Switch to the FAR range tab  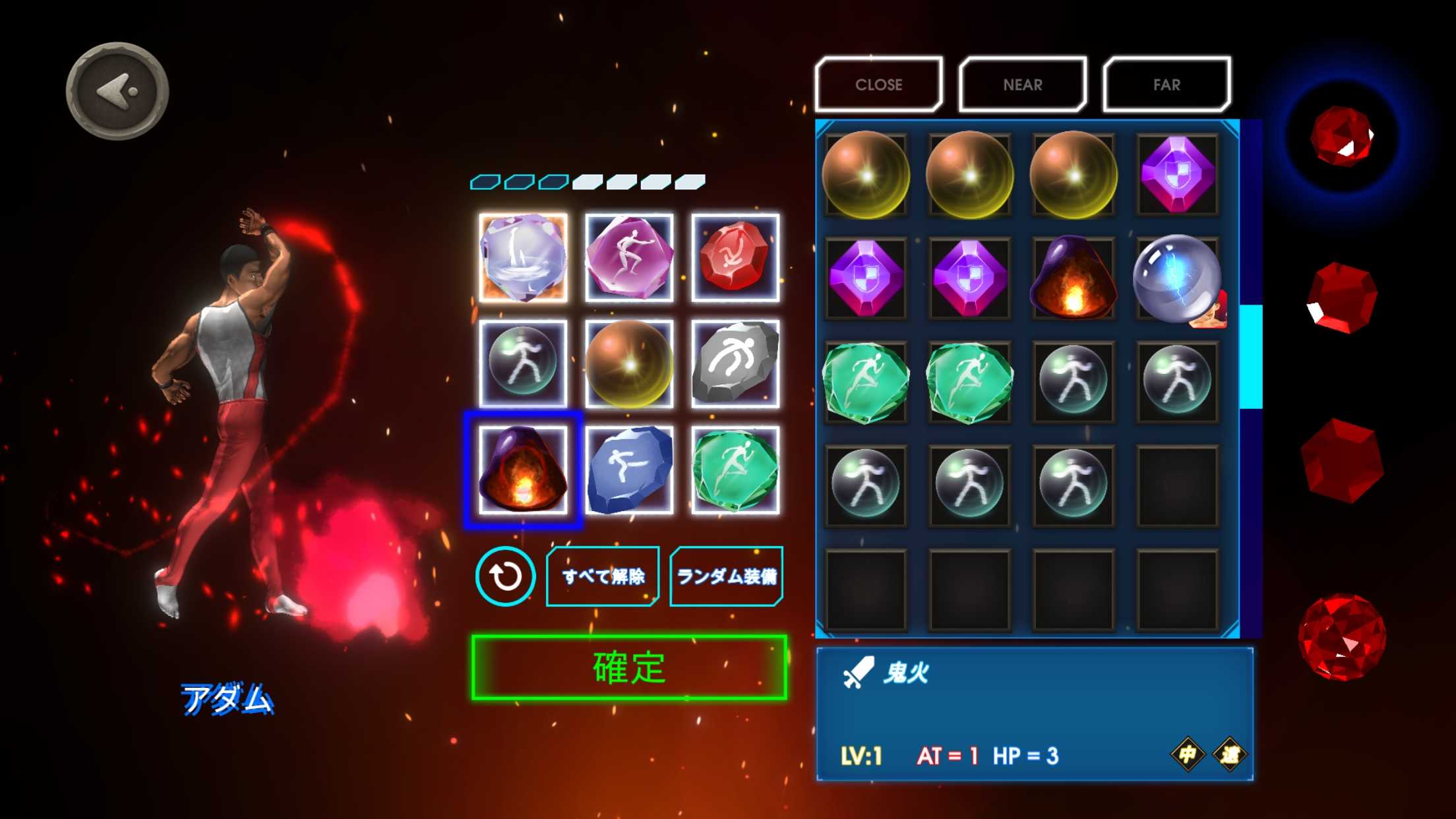1166,84
